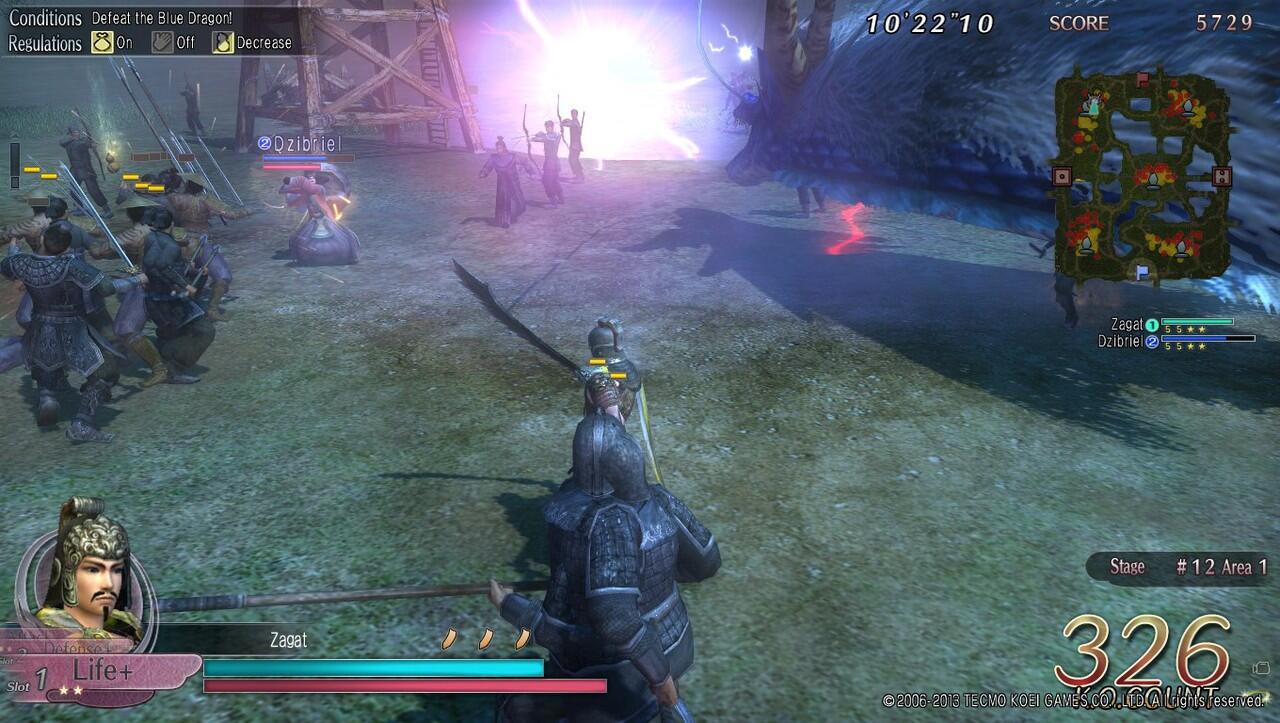This screenshot has height=723, width=1280.
Task: Click the regulation icon labeled On
Action: (101, 43)
